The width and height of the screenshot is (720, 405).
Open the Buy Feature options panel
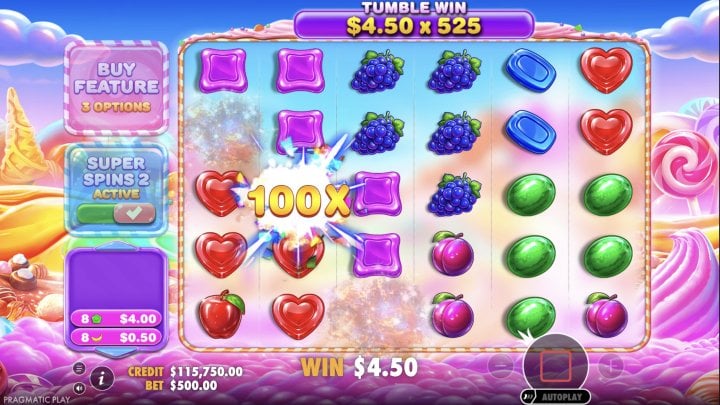click(x=116, y=86)
